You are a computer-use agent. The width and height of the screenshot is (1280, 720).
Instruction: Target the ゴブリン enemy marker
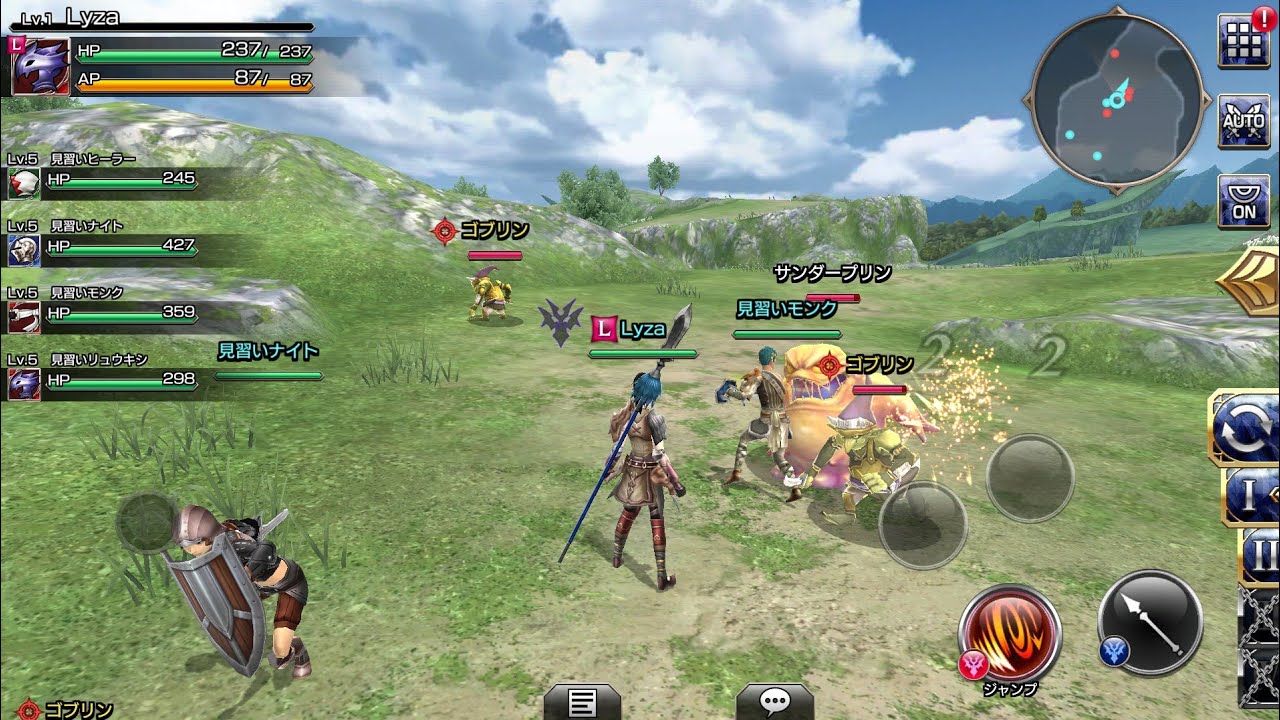(x=444, y=228)
